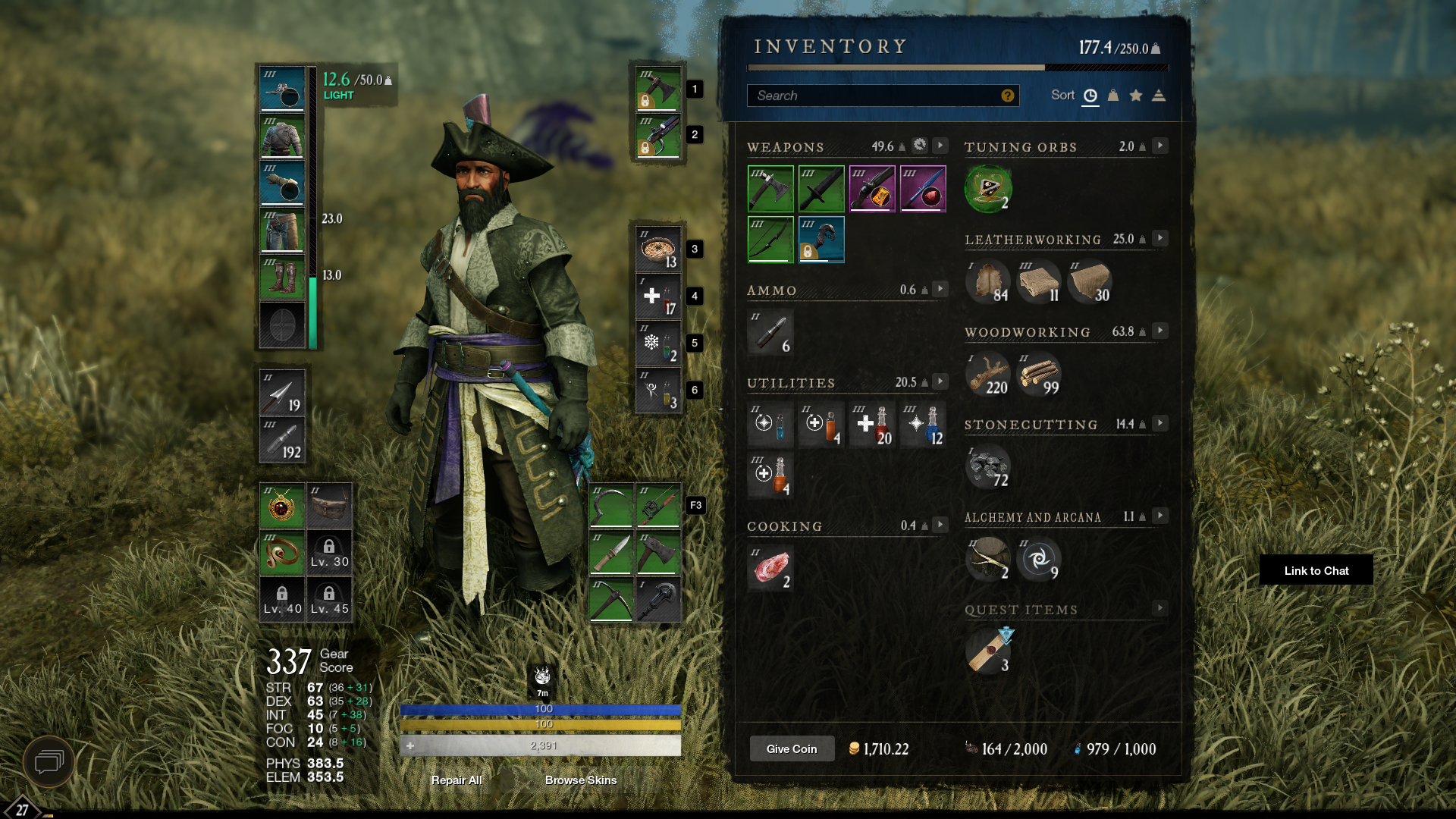Viewport: 1456px width, 819px height.
Task: Click the equipped amulet slot
Action: click(x=282, y=506)
